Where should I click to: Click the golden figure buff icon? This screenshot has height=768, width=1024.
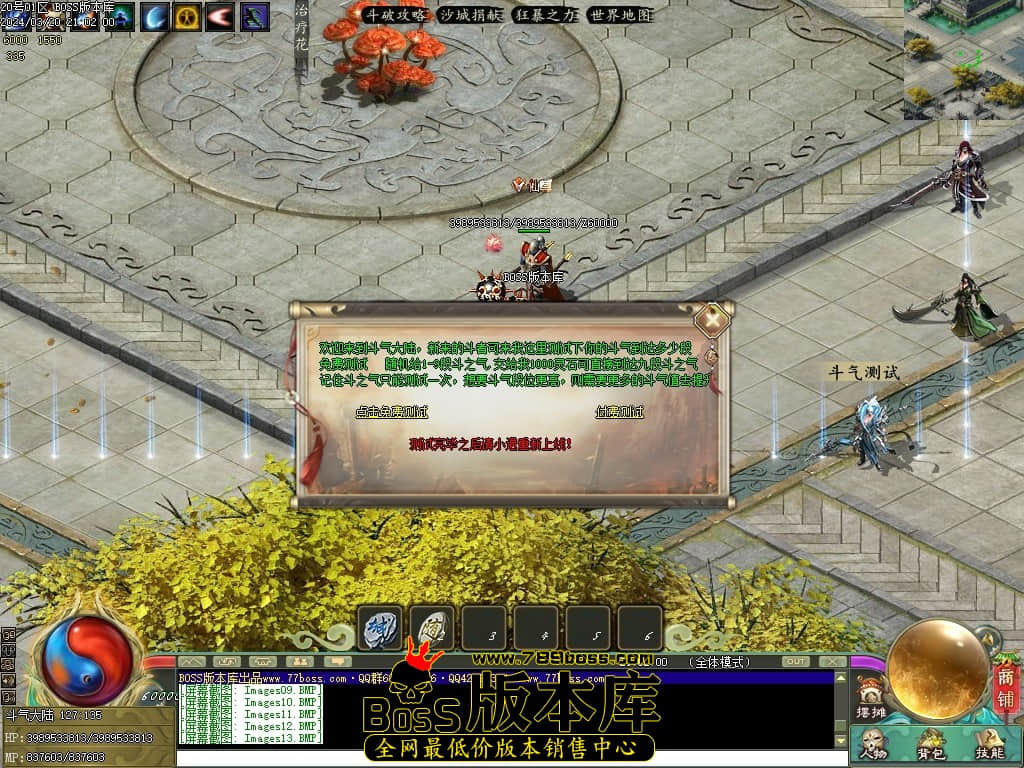[x=188, y=16]
